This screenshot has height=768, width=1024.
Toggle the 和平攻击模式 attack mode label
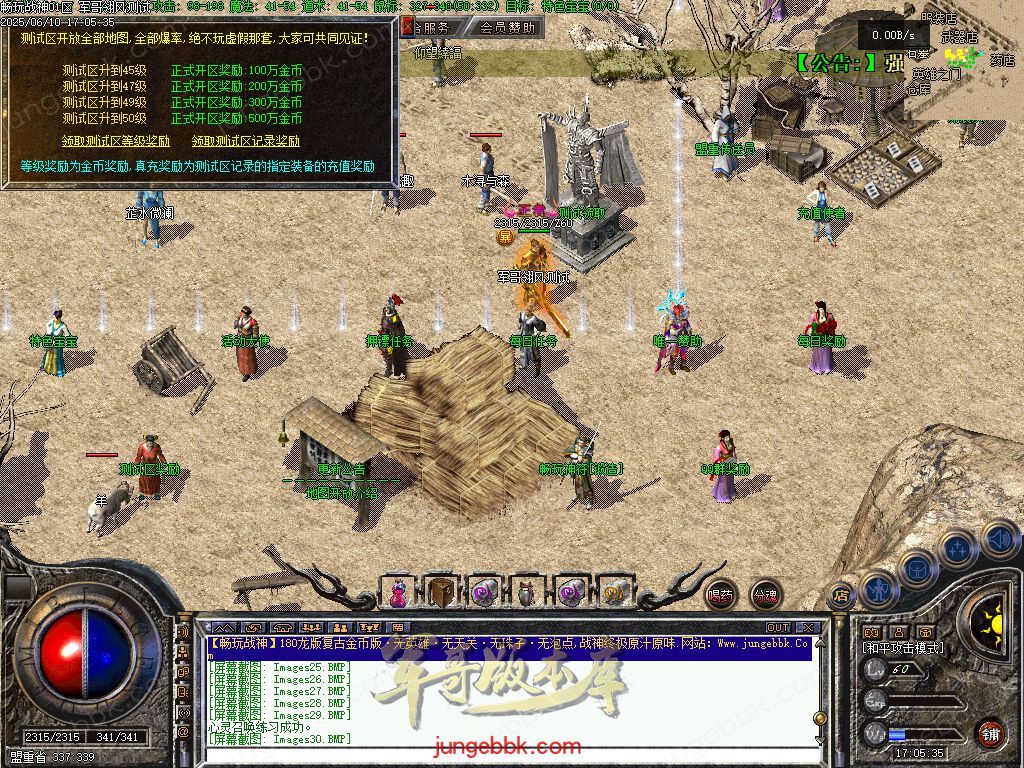(x=902, y=648)
